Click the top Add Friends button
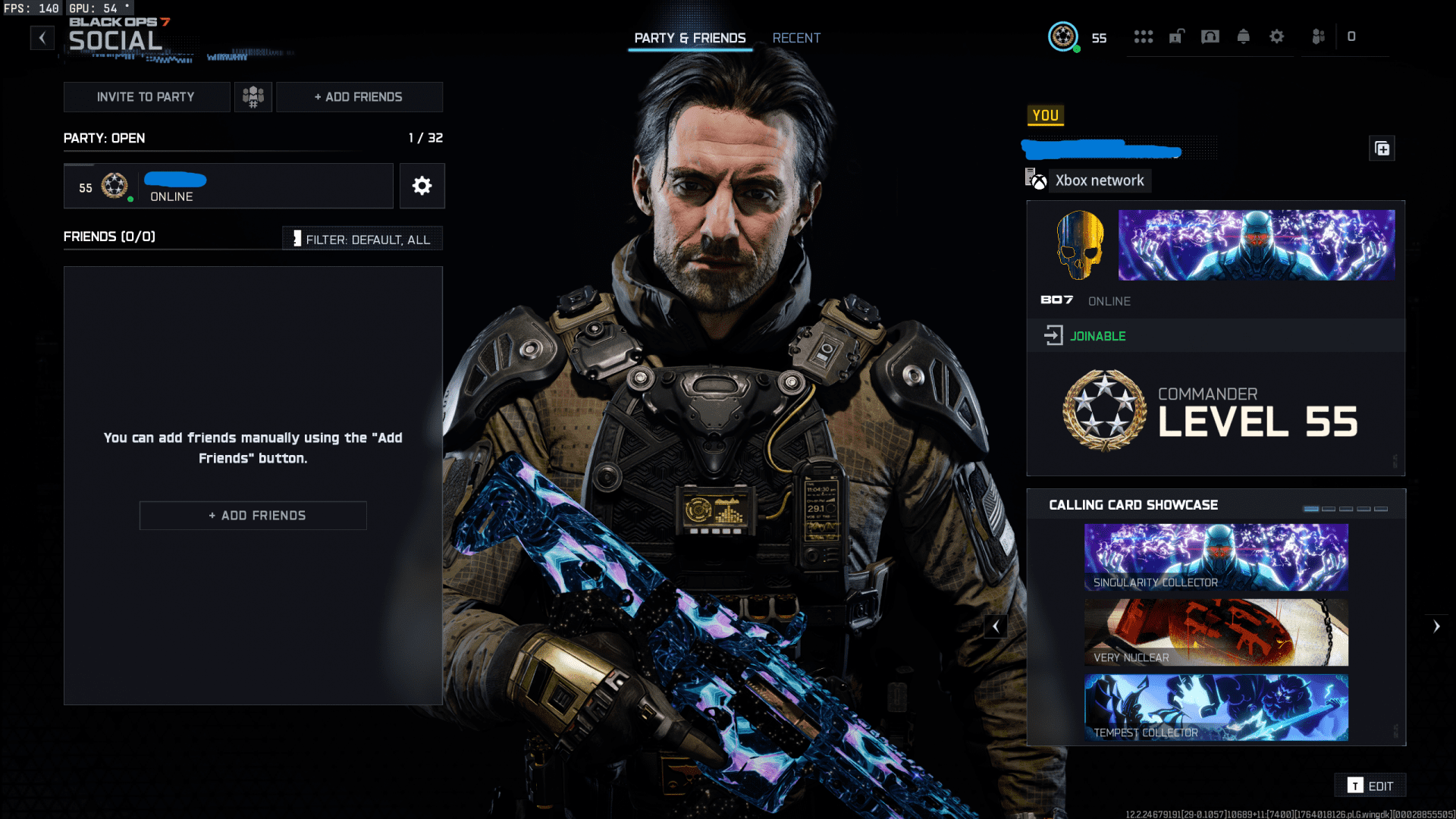 [359, 97]
